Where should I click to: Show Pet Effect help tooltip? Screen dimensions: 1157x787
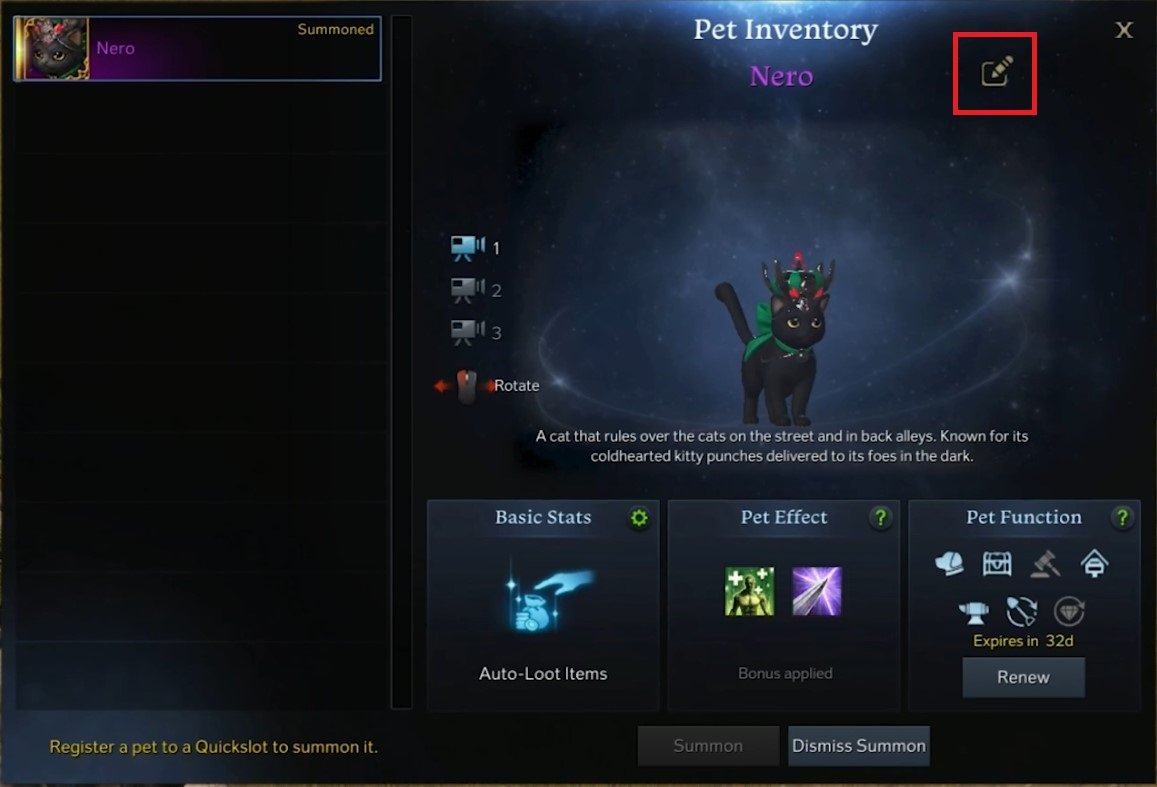pyautogui.click(x=880, y=518)
